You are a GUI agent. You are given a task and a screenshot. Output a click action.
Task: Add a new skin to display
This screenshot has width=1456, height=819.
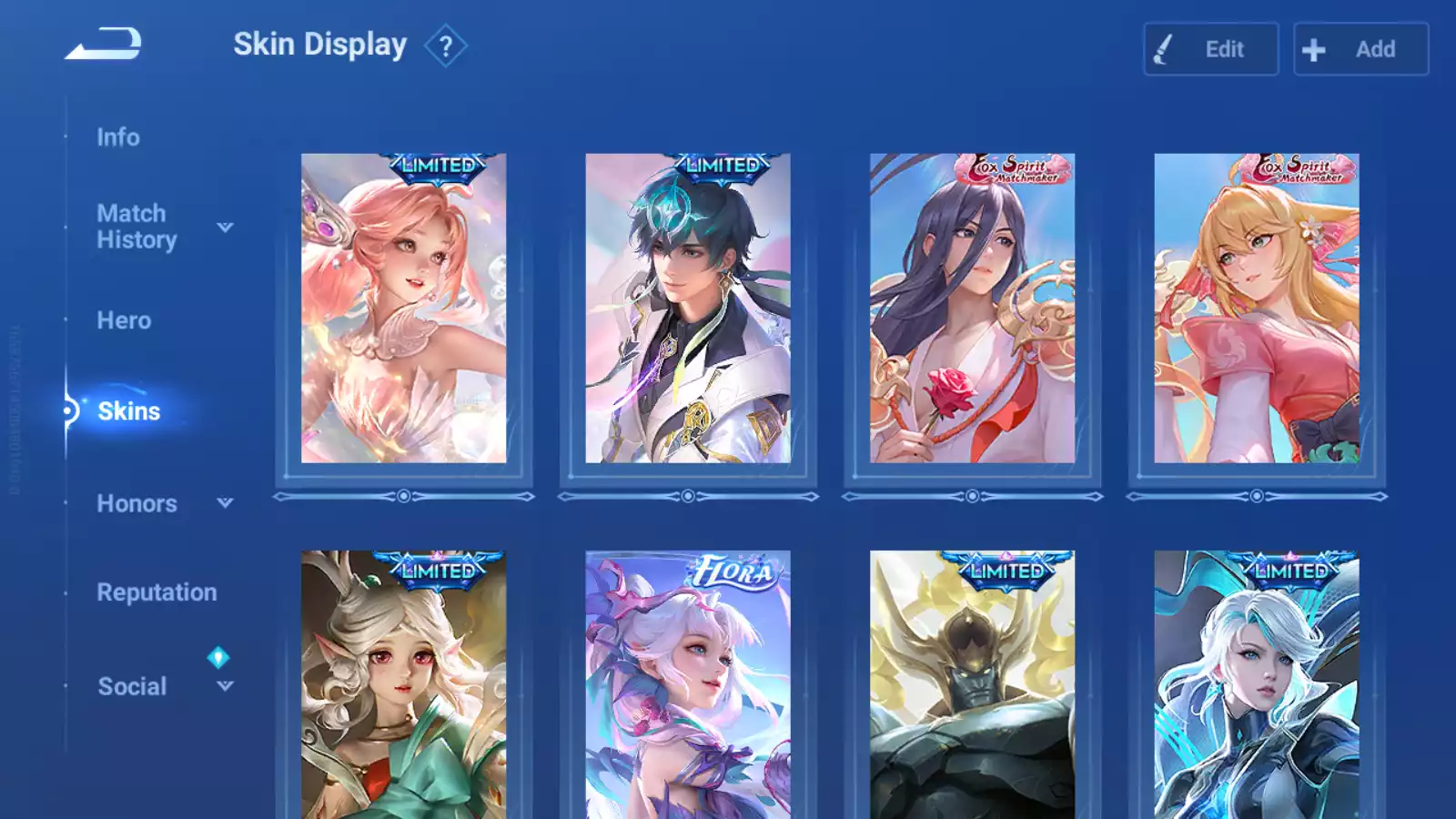1360,49
